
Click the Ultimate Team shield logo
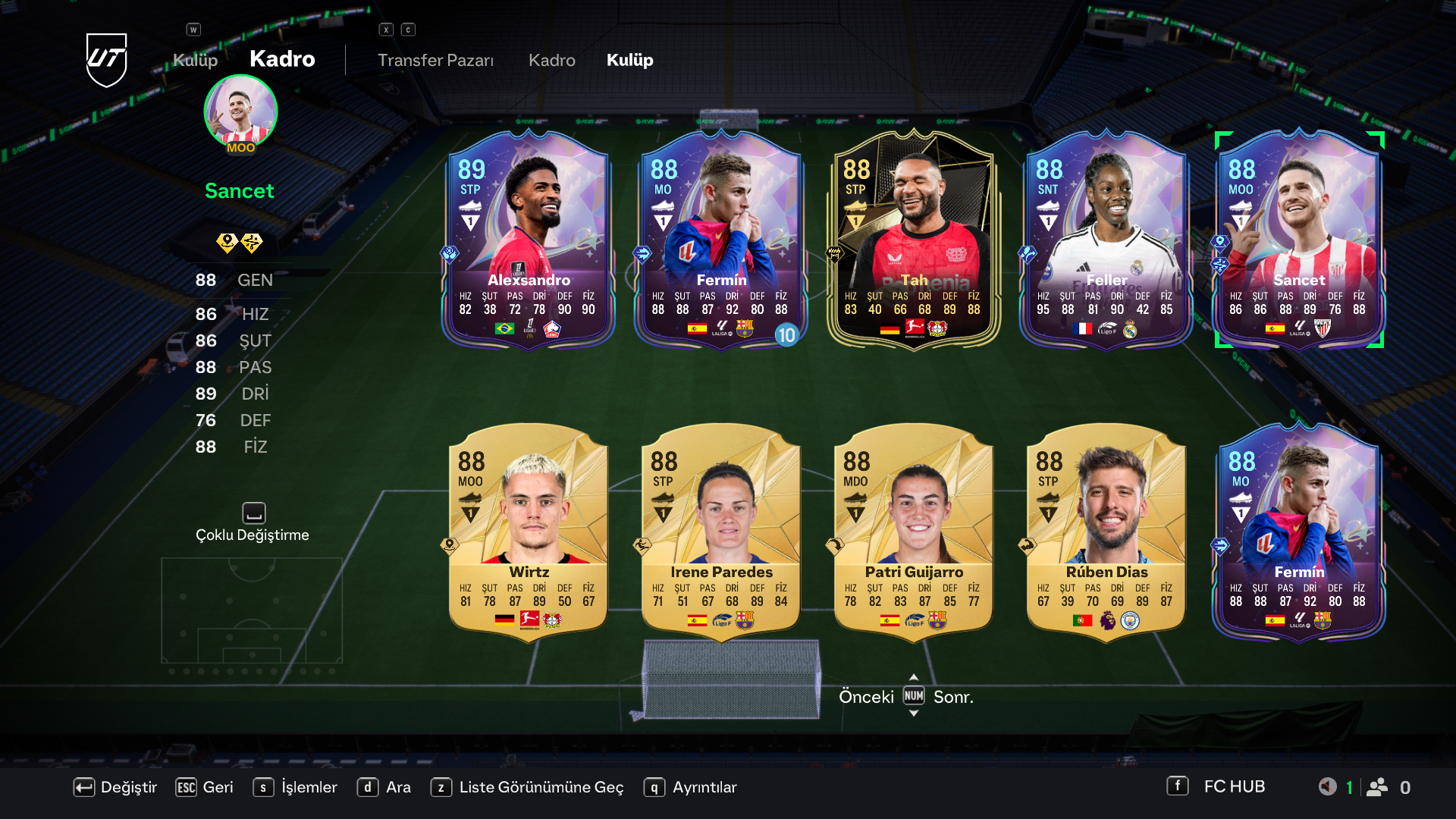click(x=106, y=59)
